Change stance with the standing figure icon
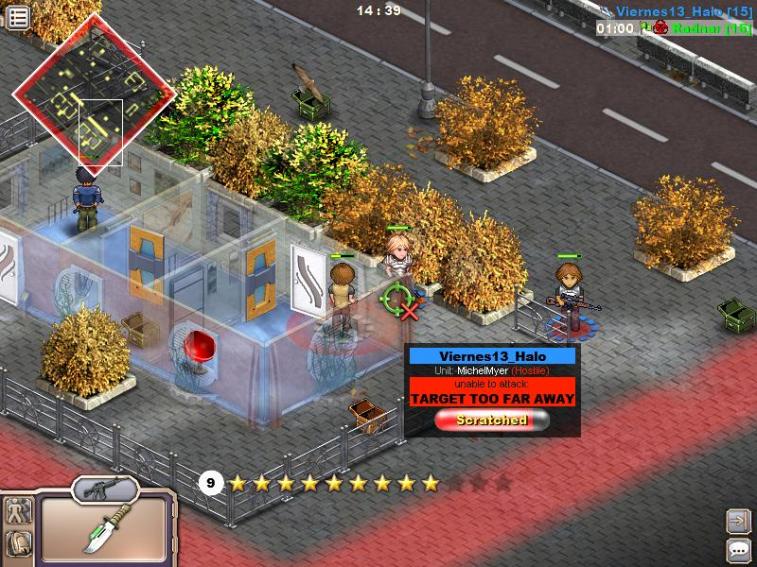757x567 pixels. 18,511
